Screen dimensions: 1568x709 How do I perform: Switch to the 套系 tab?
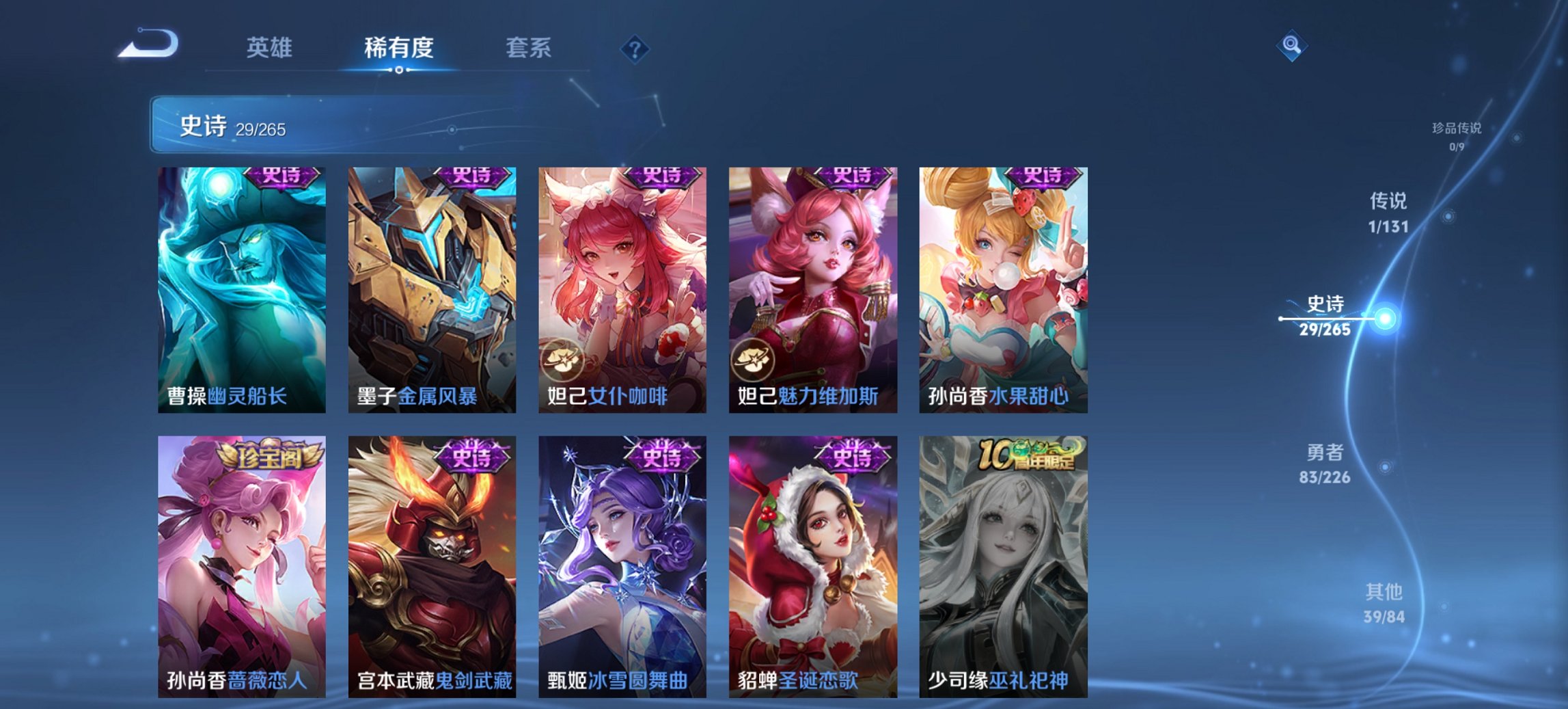[x=528, y=46]
